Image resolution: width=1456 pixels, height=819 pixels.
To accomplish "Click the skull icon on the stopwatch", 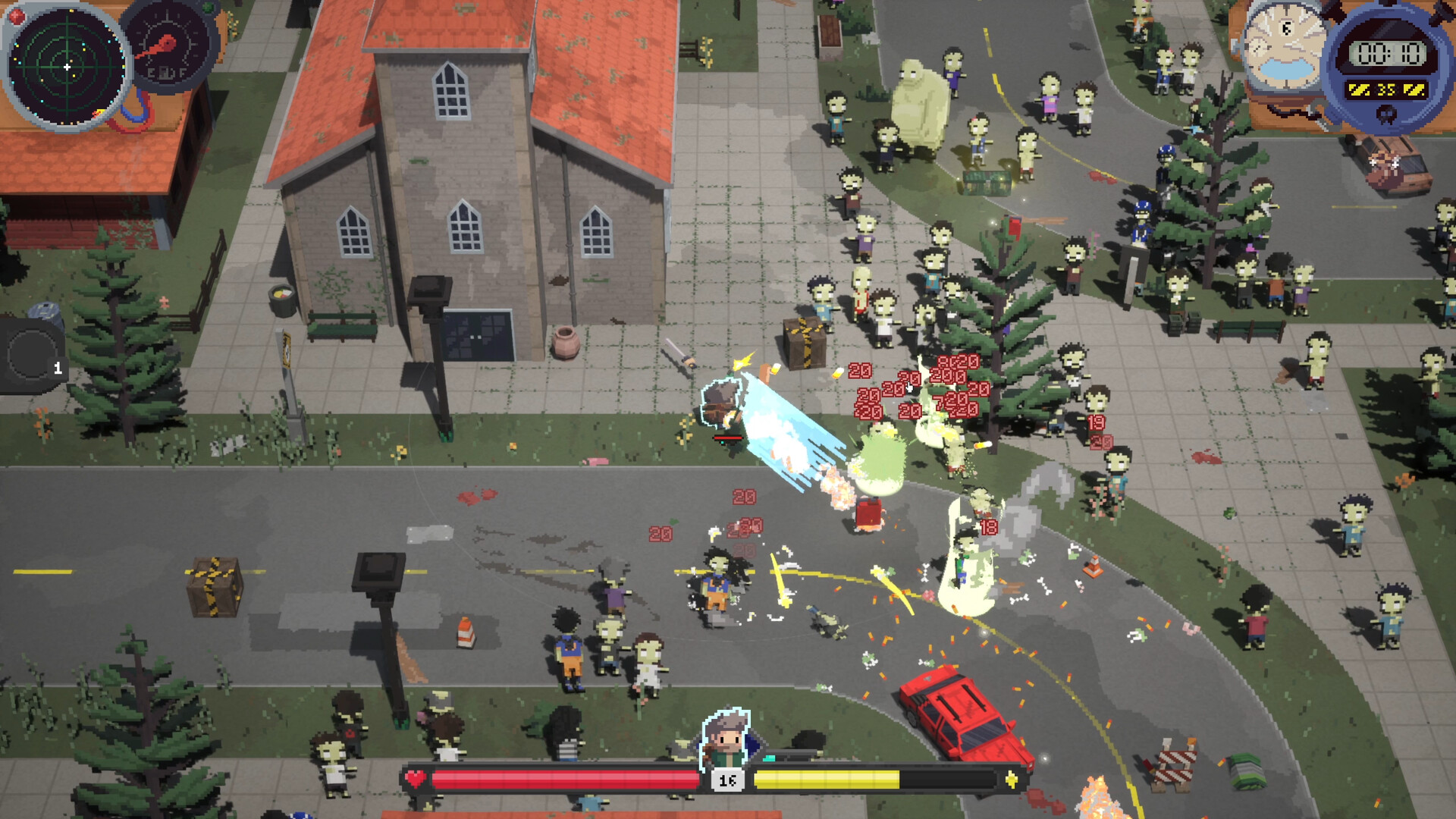I will coord(1386,115).
